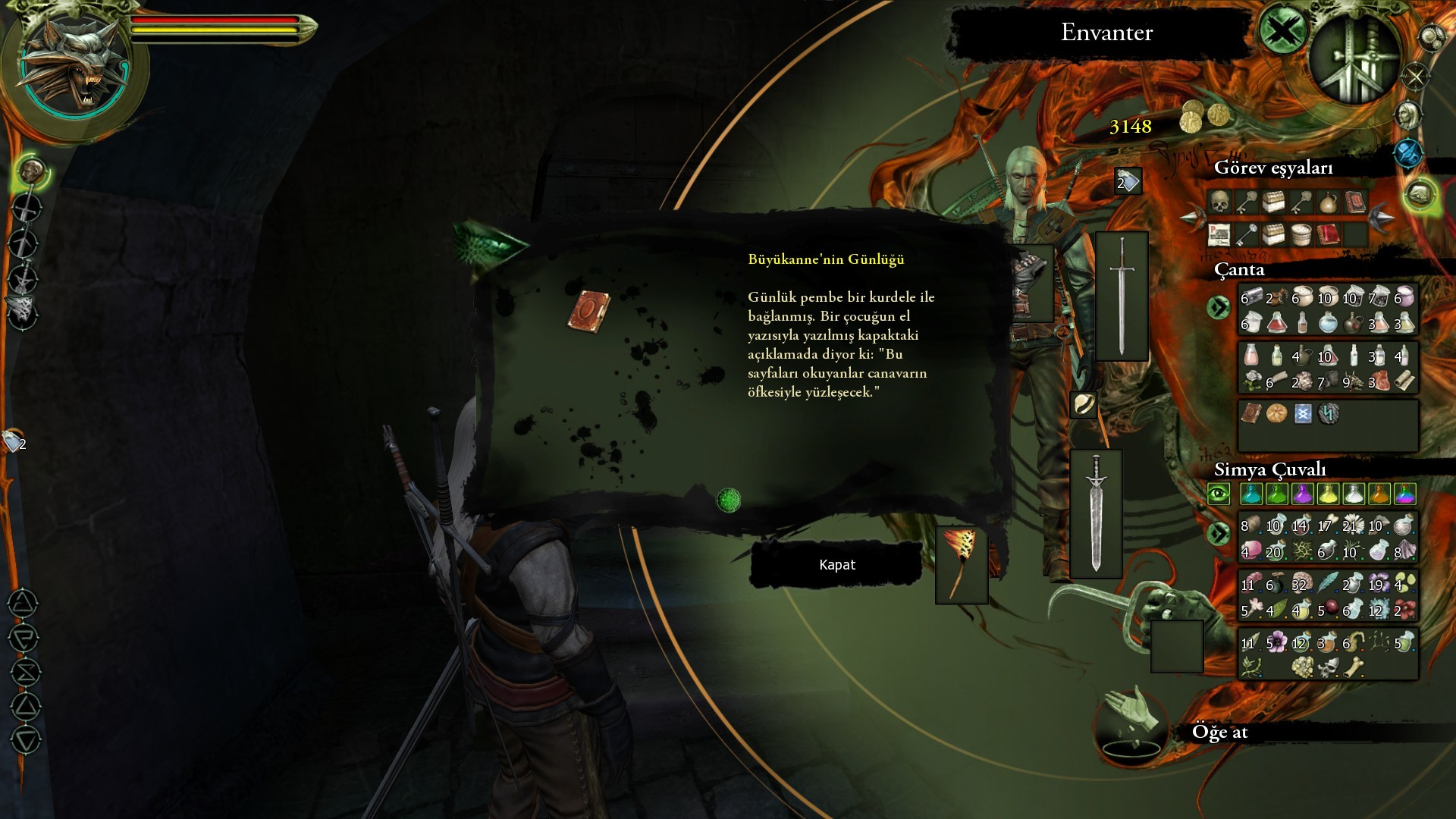Image resolution: width=1456 pixels, height=819 pixels.
Task: Select the brain ingredient stack of 32
Action: (1301, 582)
